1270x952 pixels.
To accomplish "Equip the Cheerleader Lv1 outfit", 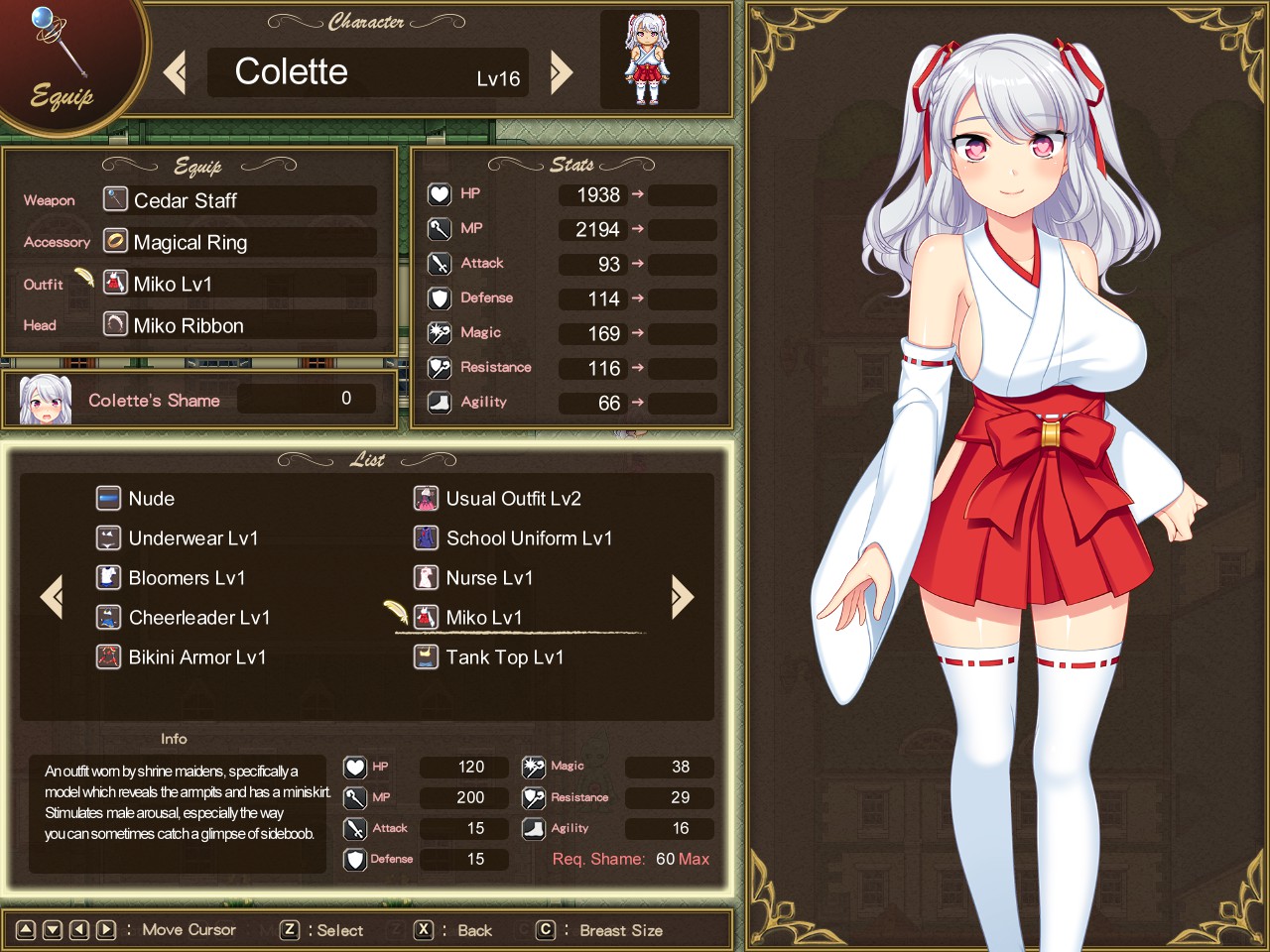I will (x=198, y=618).
